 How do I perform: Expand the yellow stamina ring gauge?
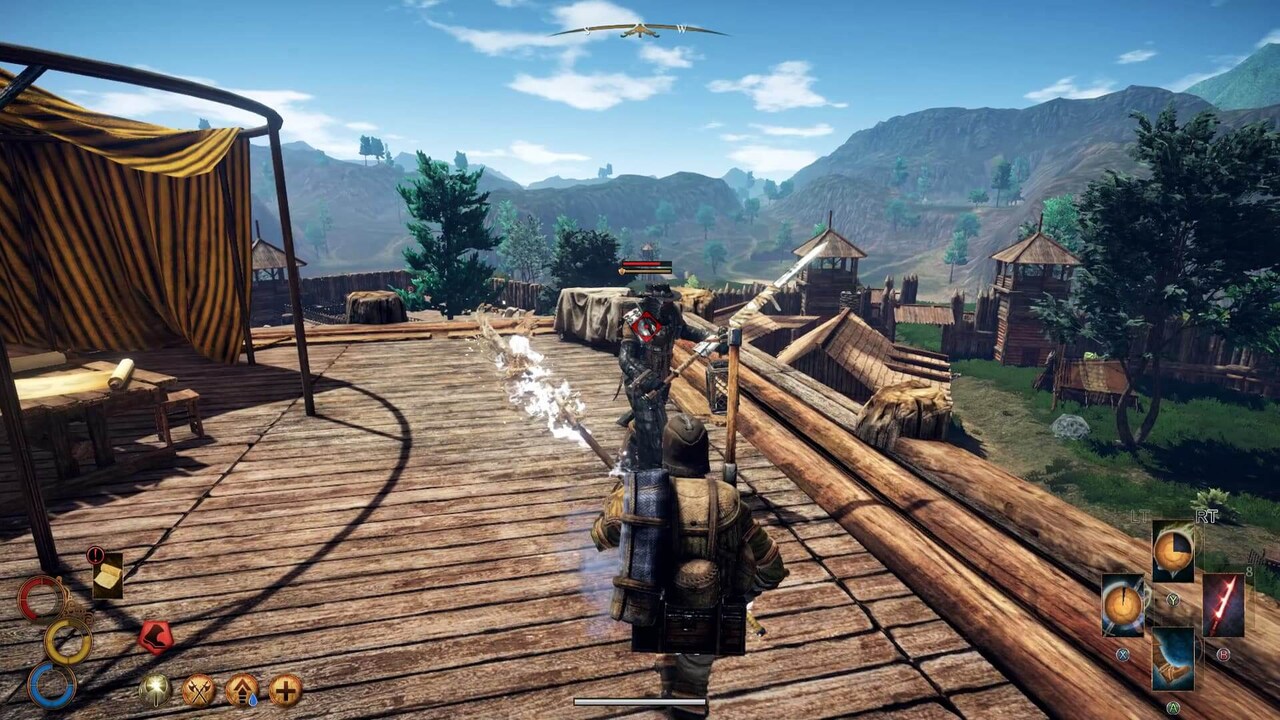click(x=68, y=640)
